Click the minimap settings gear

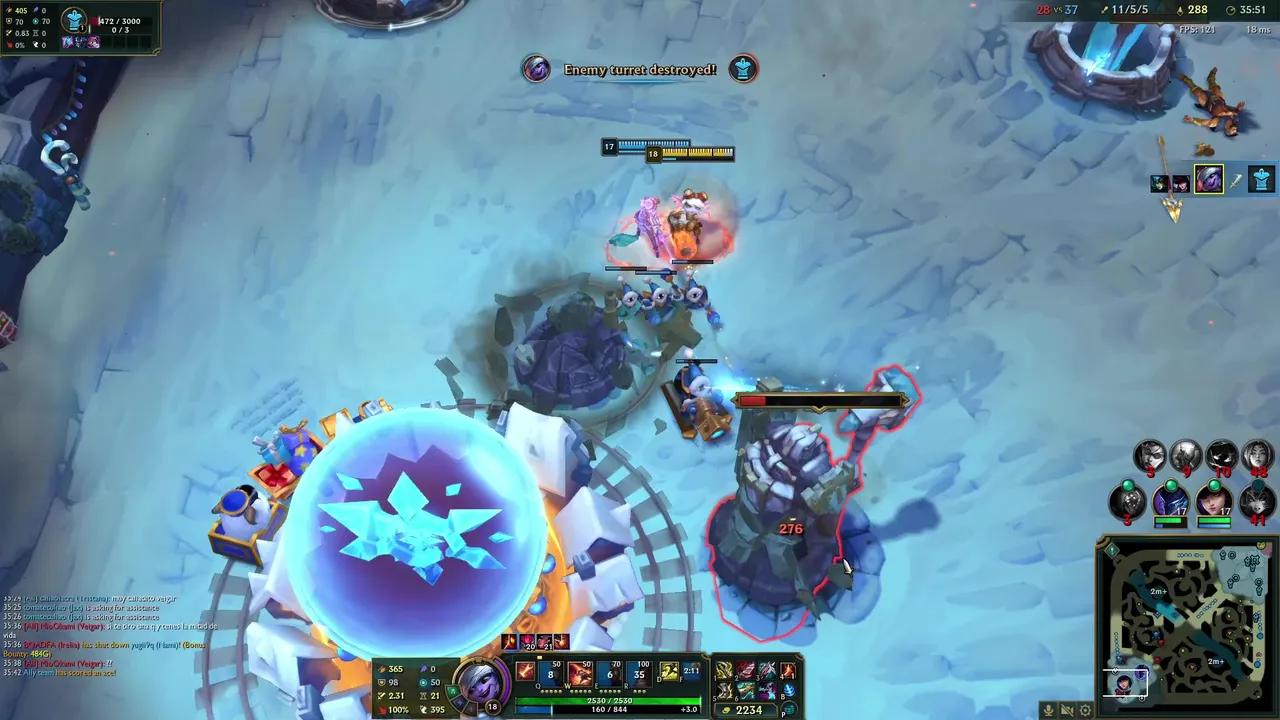1085,710
